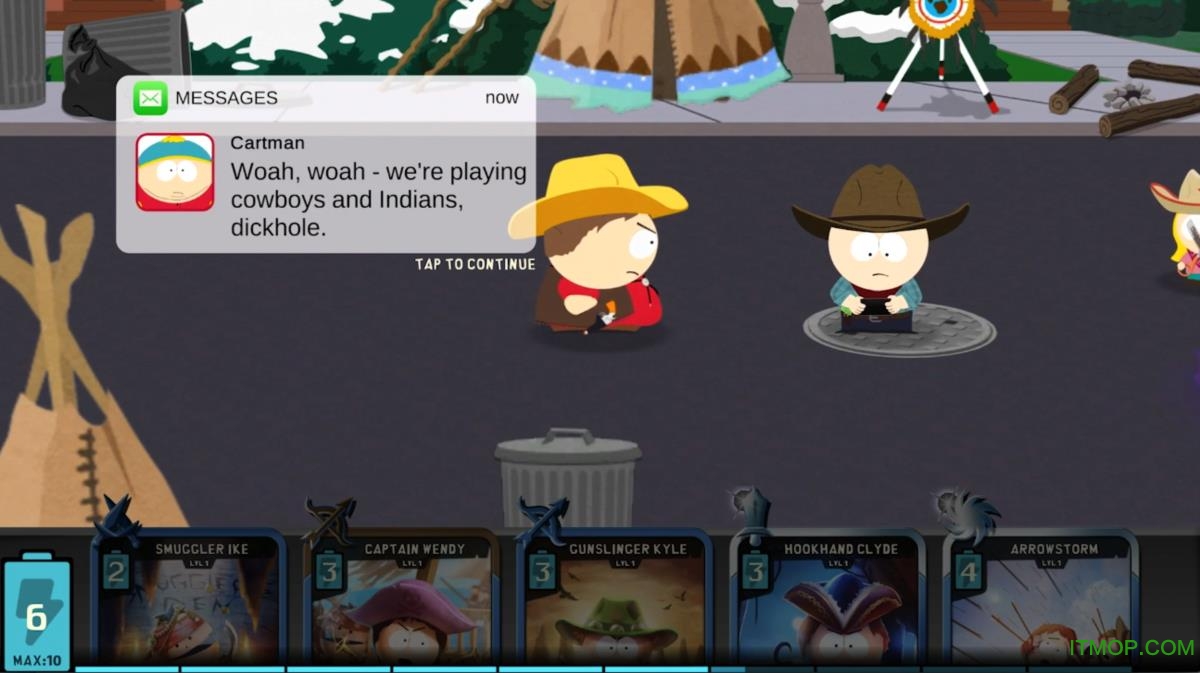Click Cartman's avatar in the message
This screenshot has width=1200, height=673.
click(x=175, y=172)
